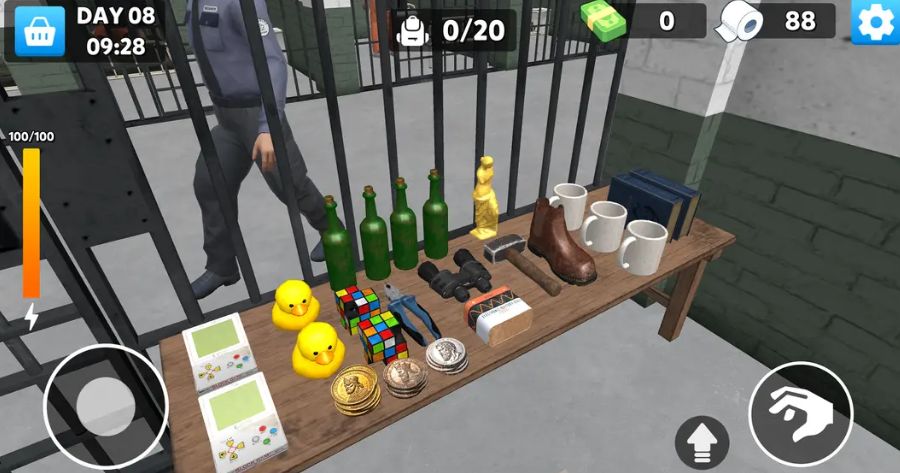Open the settings gear menu
Image resolution: width=900 pixels, height=473 pixels.
pos(874,23)
